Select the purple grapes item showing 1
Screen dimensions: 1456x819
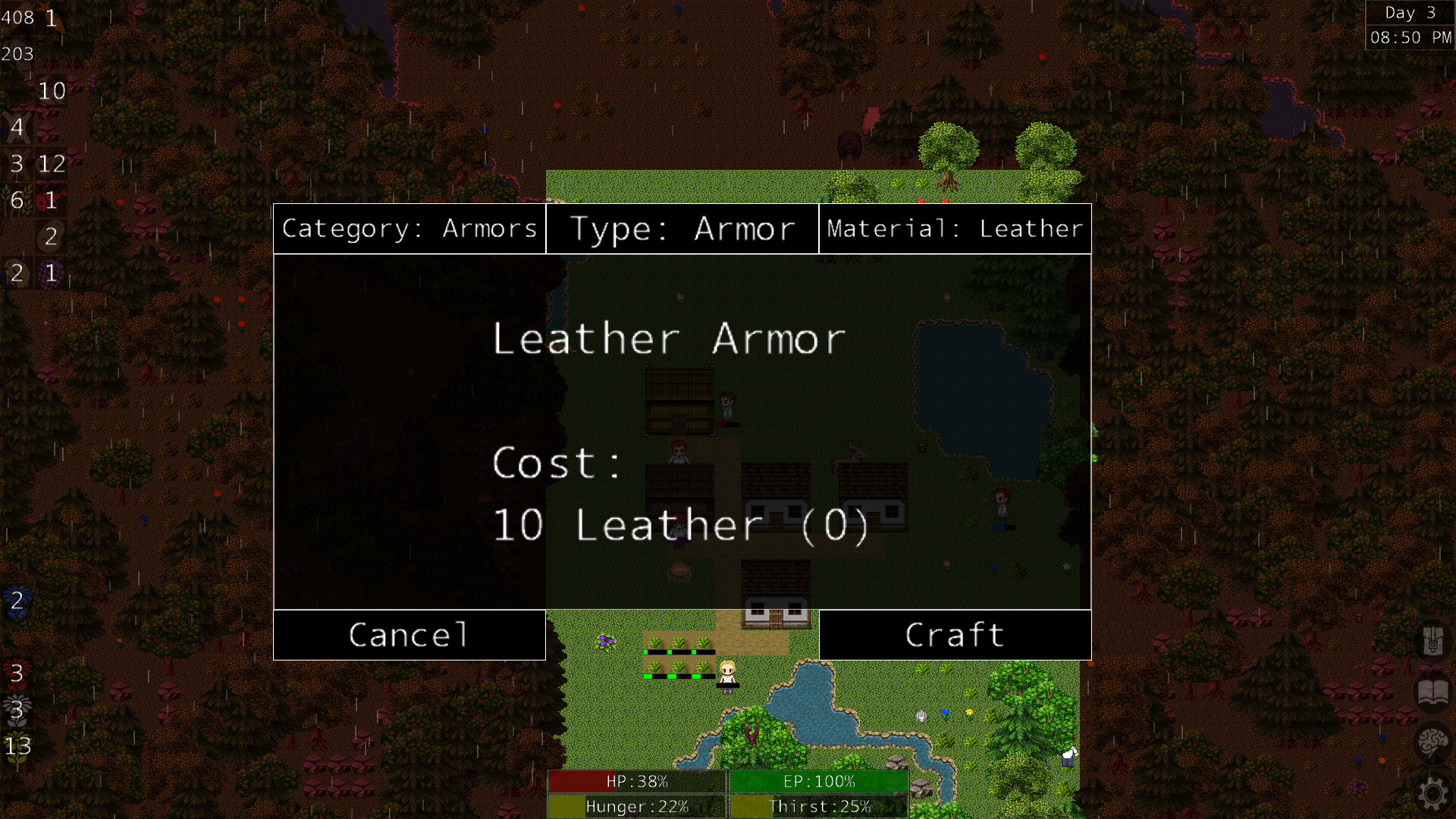coord(49,273)
